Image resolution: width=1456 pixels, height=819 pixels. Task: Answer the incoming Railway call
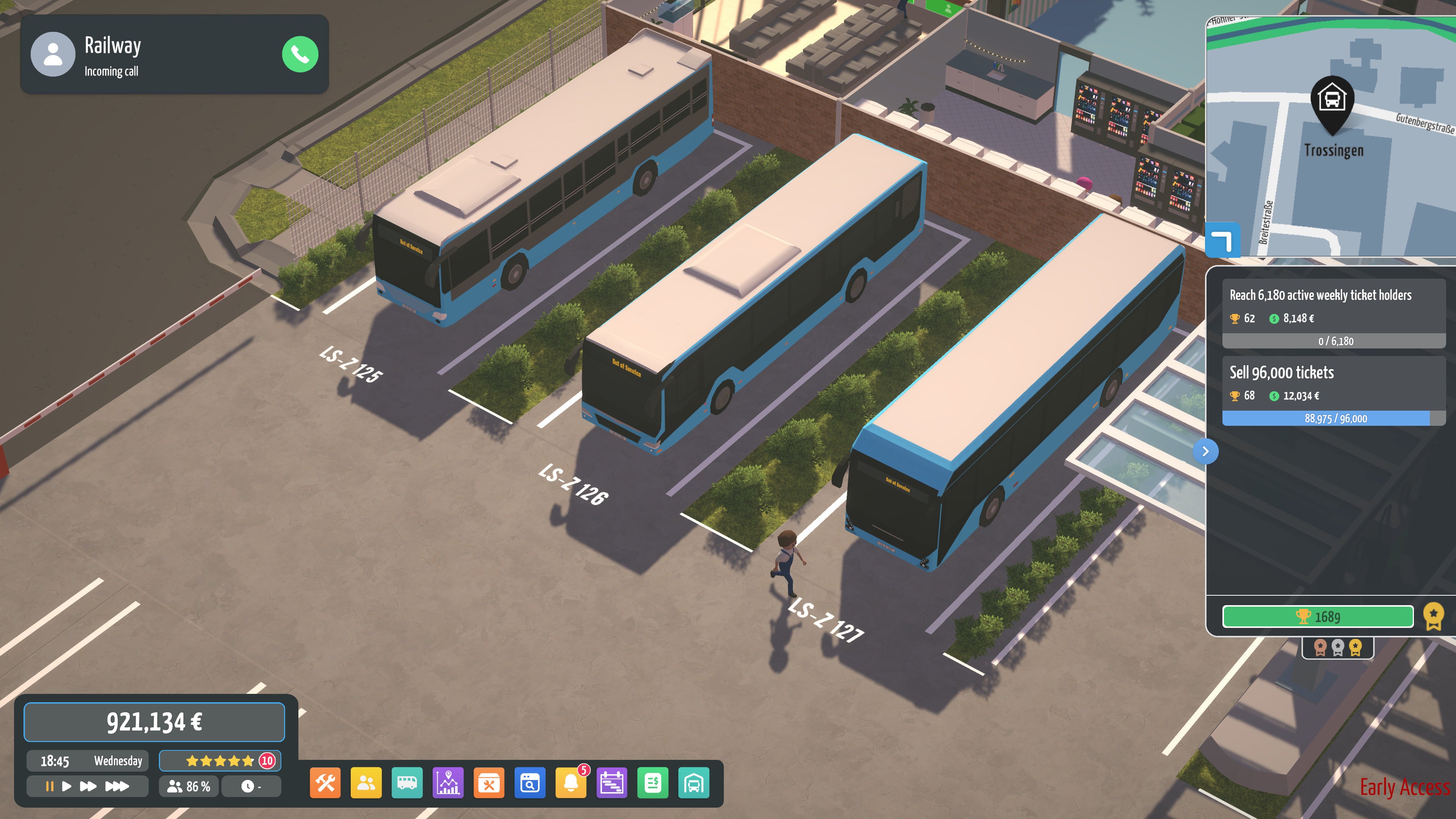coord(300,54)
